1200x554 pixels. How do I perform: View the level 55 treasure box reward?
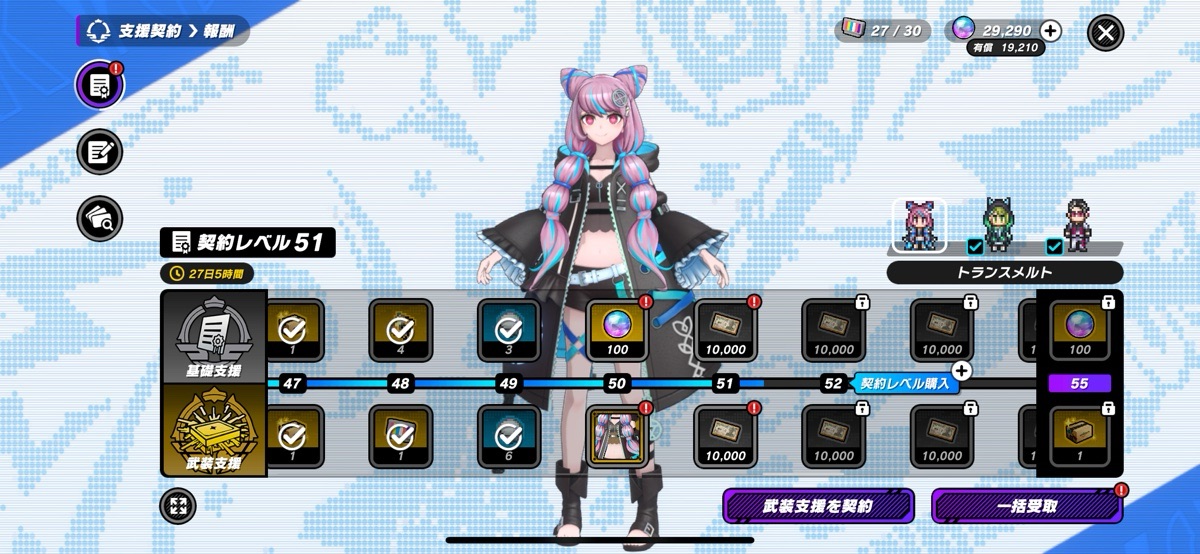1079,436
